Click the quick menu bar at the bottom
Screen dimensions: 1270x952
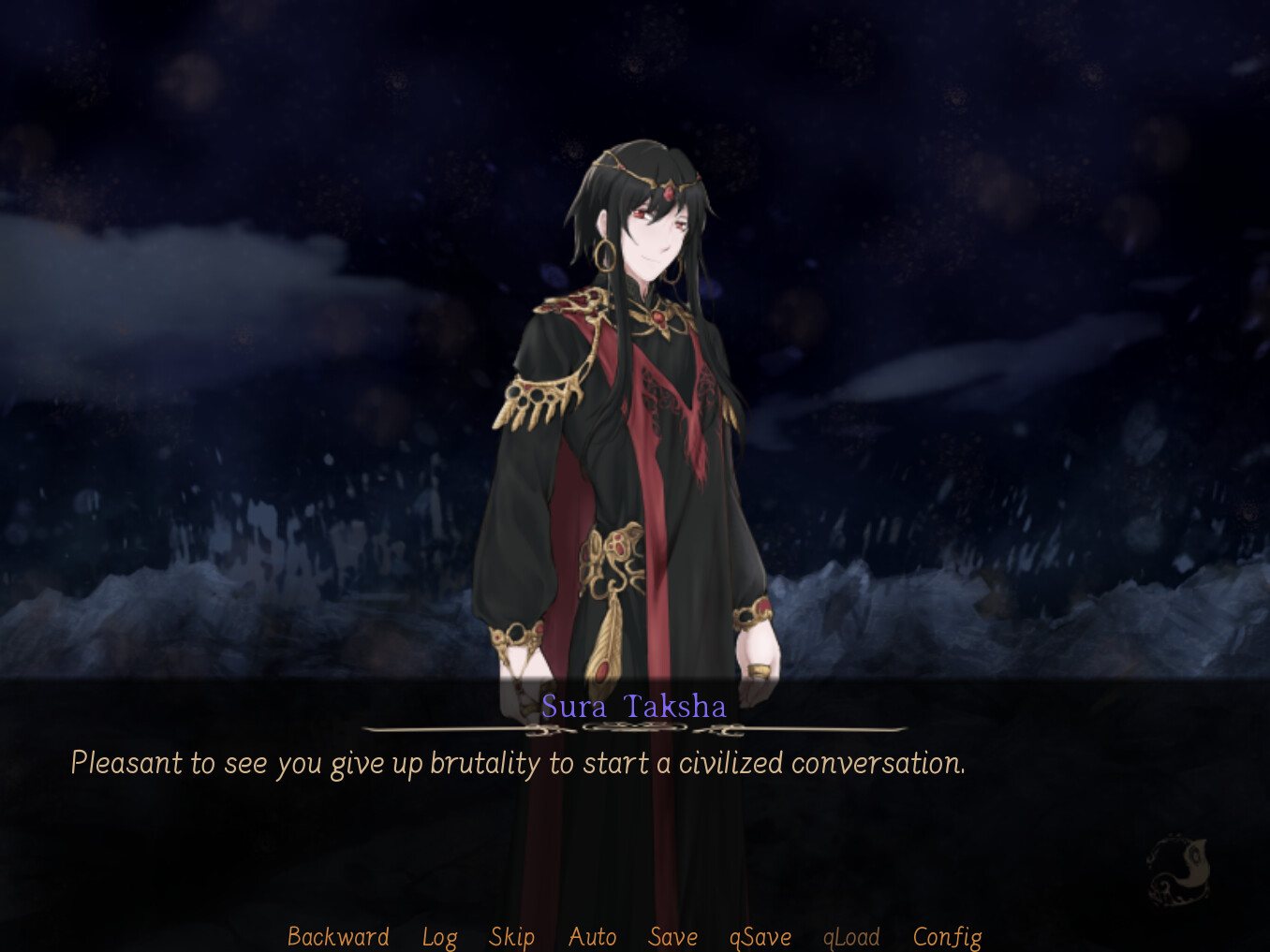click(x=635, y=936)
